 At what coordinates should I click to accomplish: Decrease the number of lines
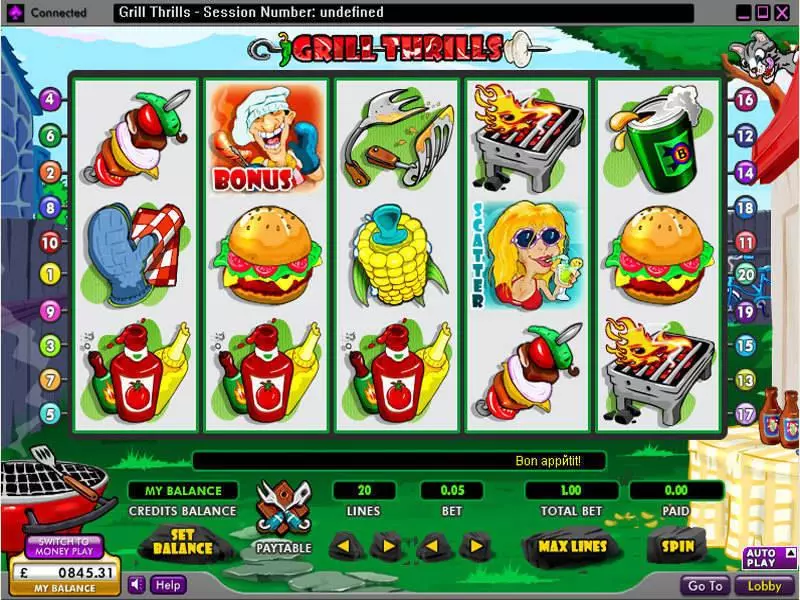(343, 546)
